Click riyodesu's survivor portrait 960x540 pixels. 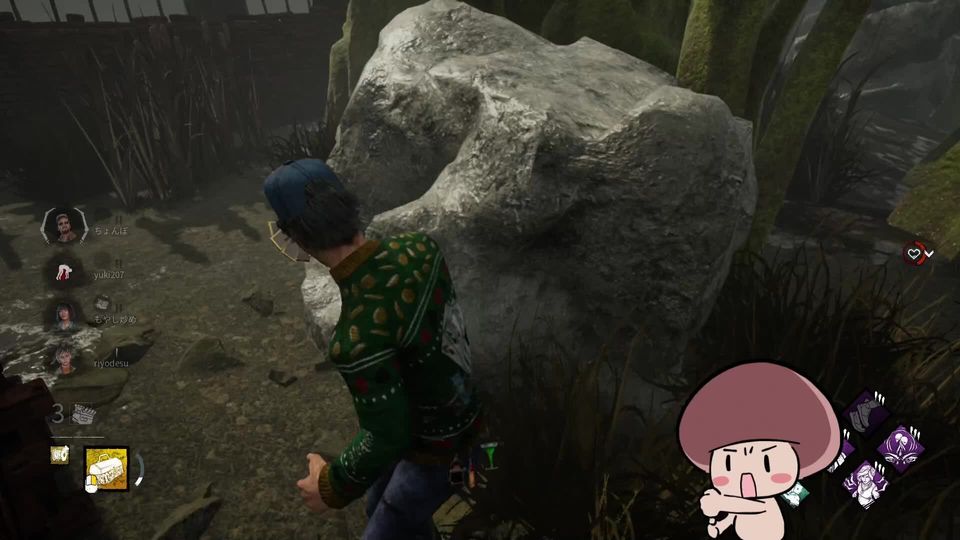tap(63, 356)
